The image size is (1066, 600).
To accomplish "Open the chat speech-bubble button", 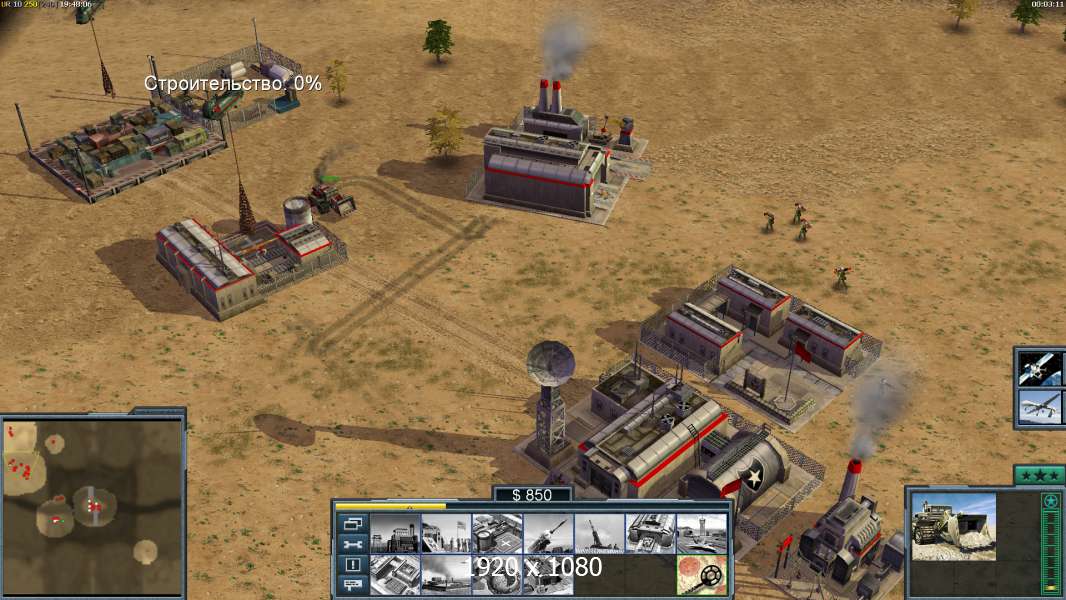I will click(353, 586).
